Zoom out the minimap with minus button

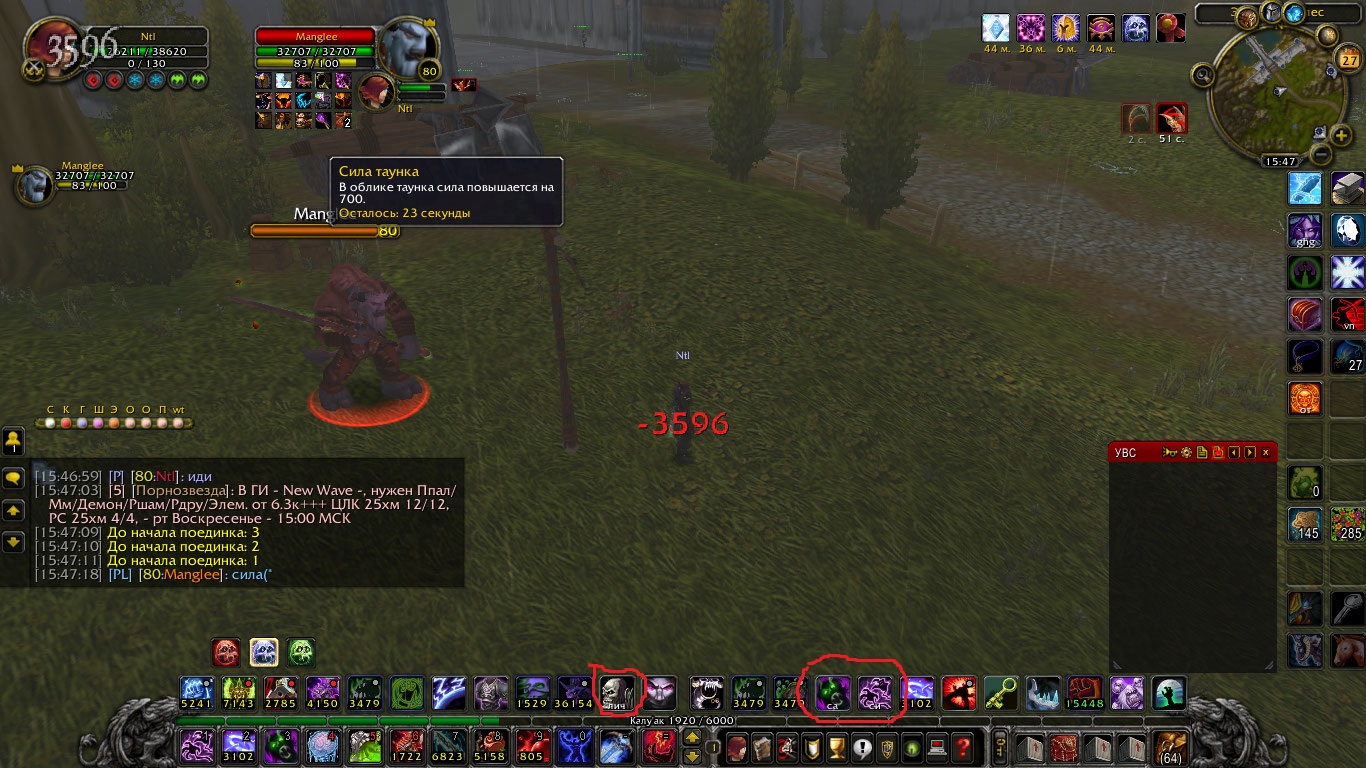(x=1321, y=155)
